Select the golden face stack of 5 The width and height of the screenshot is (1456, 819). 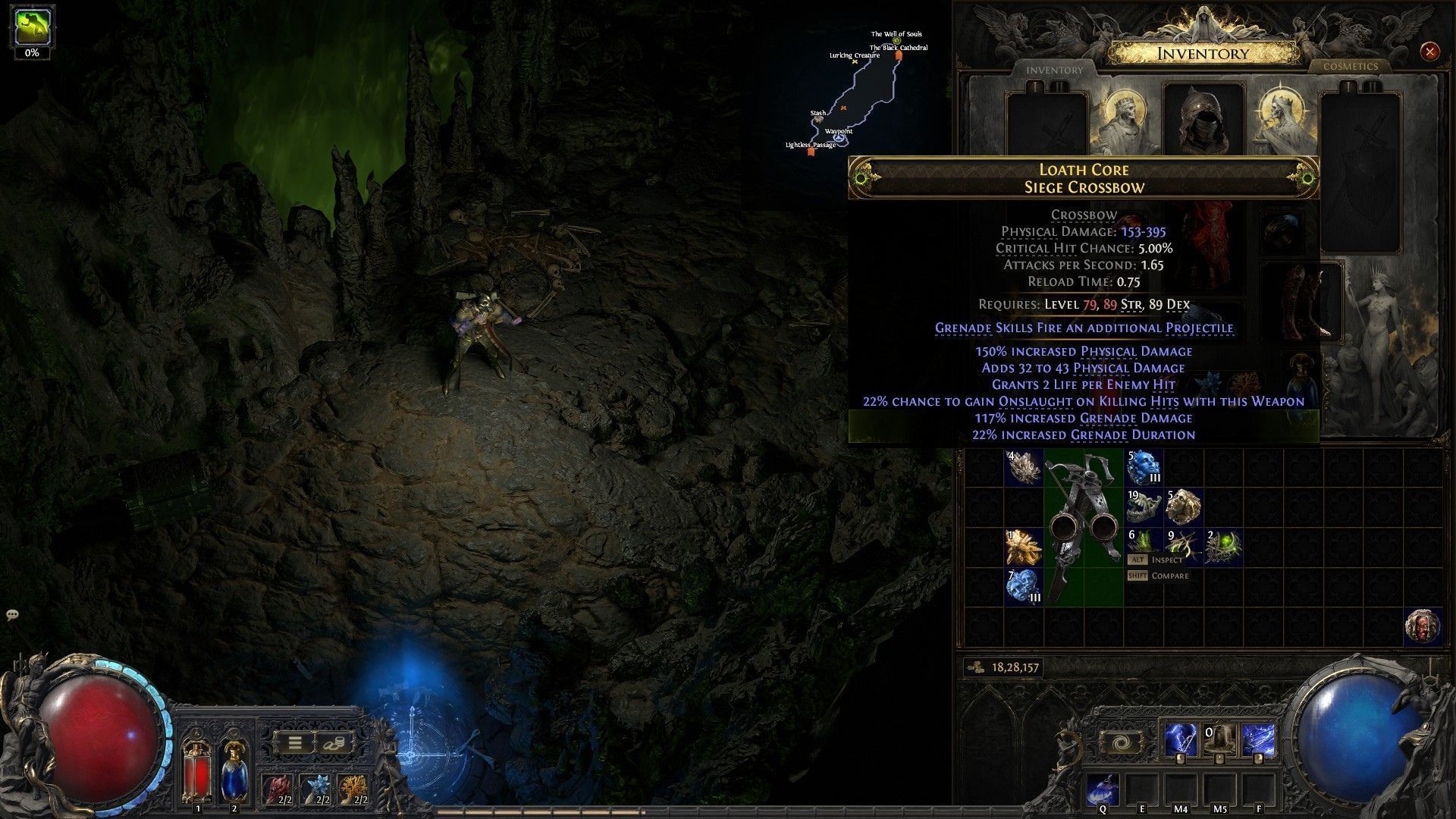click(x=1183, y=507)
